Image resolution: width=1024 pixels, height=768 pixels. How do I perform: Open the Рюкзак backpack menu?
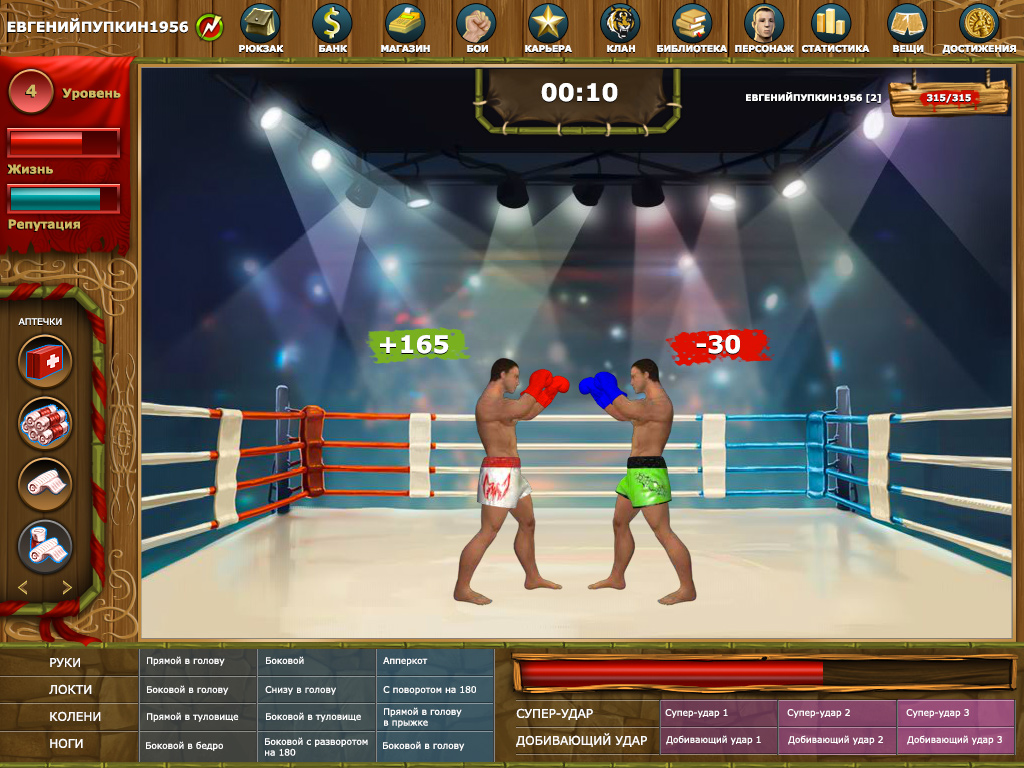(x=260, y=26)
